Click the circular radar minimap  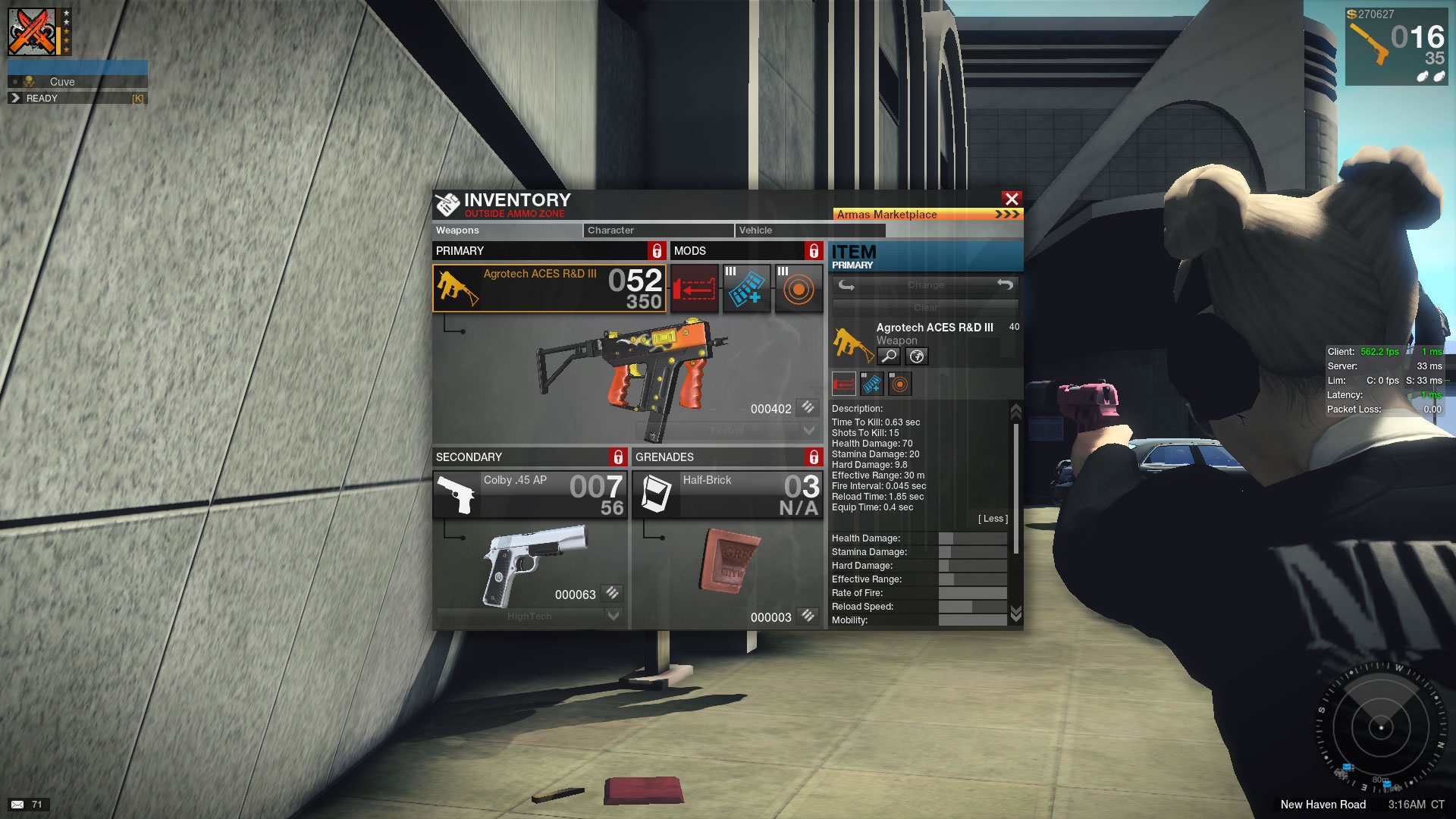pos(1380,727)
